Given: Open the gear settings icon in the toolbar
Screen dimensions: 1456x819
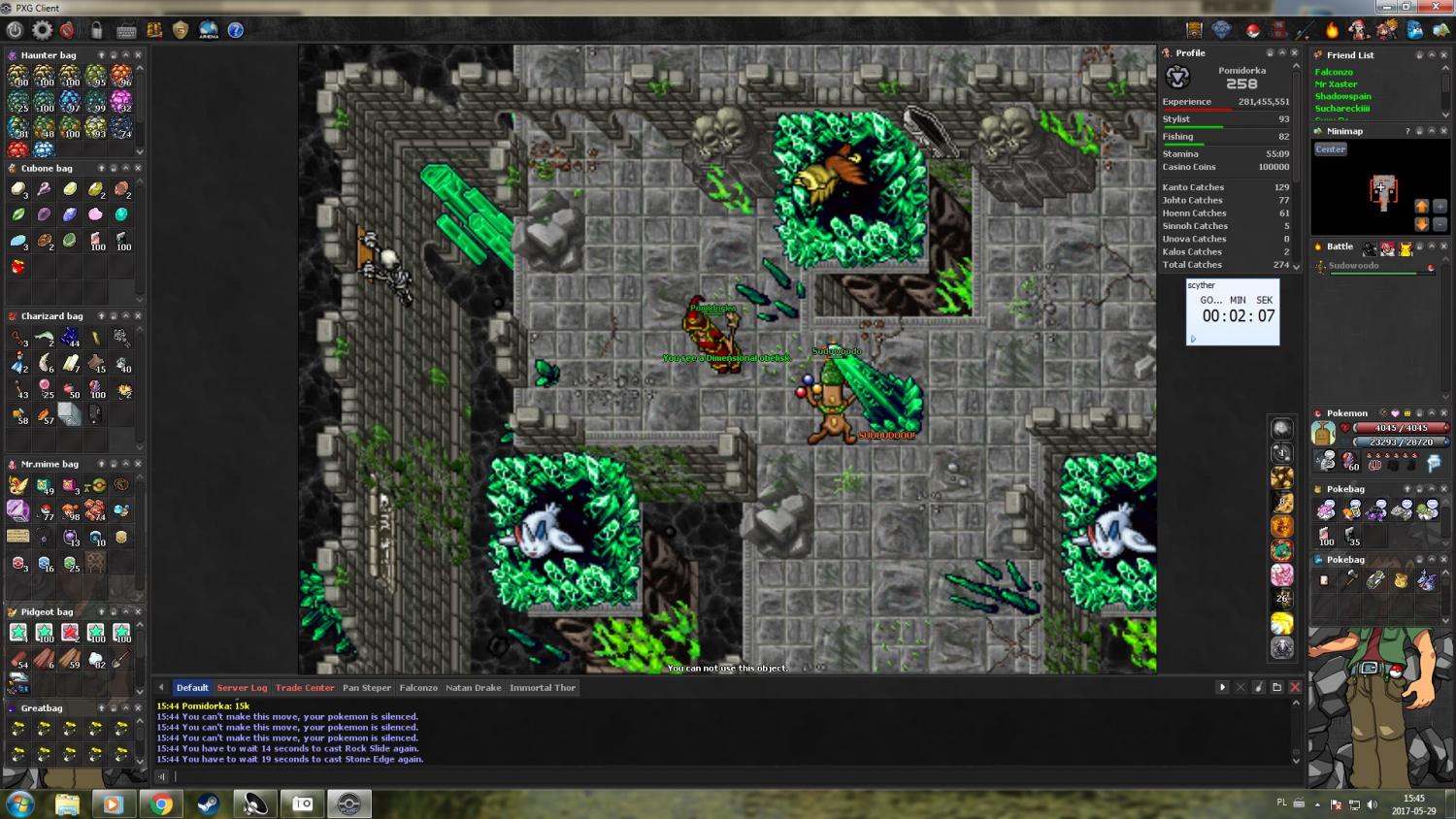Looking at the screenshot, I should (x=42, y=30).
